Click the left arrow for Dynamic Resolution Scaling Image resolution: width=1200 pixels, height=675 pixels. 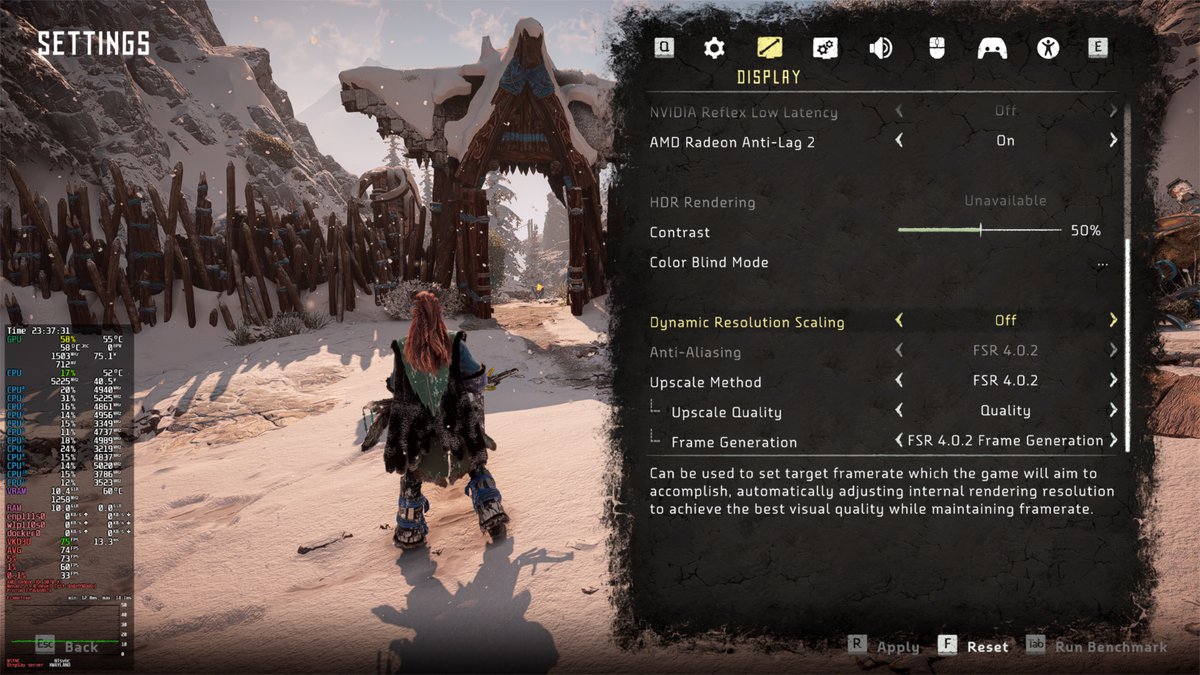899,321
